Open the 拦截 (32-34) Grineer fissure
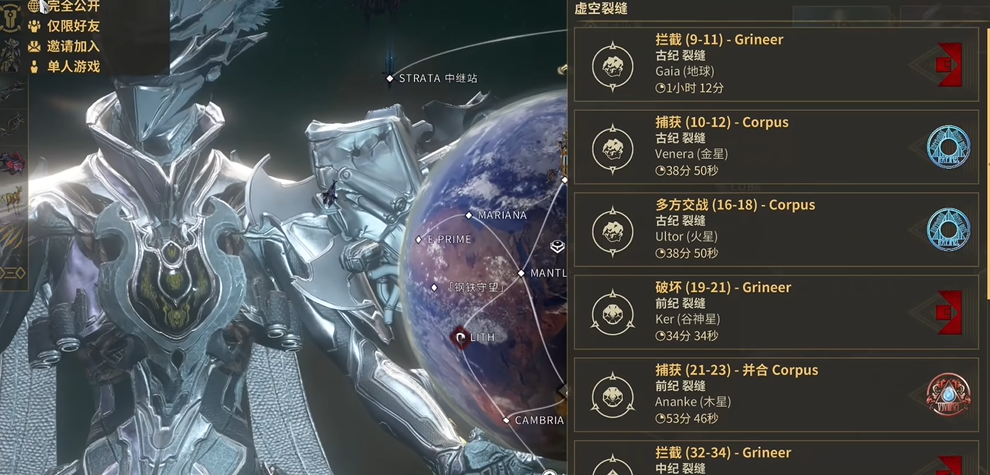This screenshot has height=475, width=990. tap(774, 459)
